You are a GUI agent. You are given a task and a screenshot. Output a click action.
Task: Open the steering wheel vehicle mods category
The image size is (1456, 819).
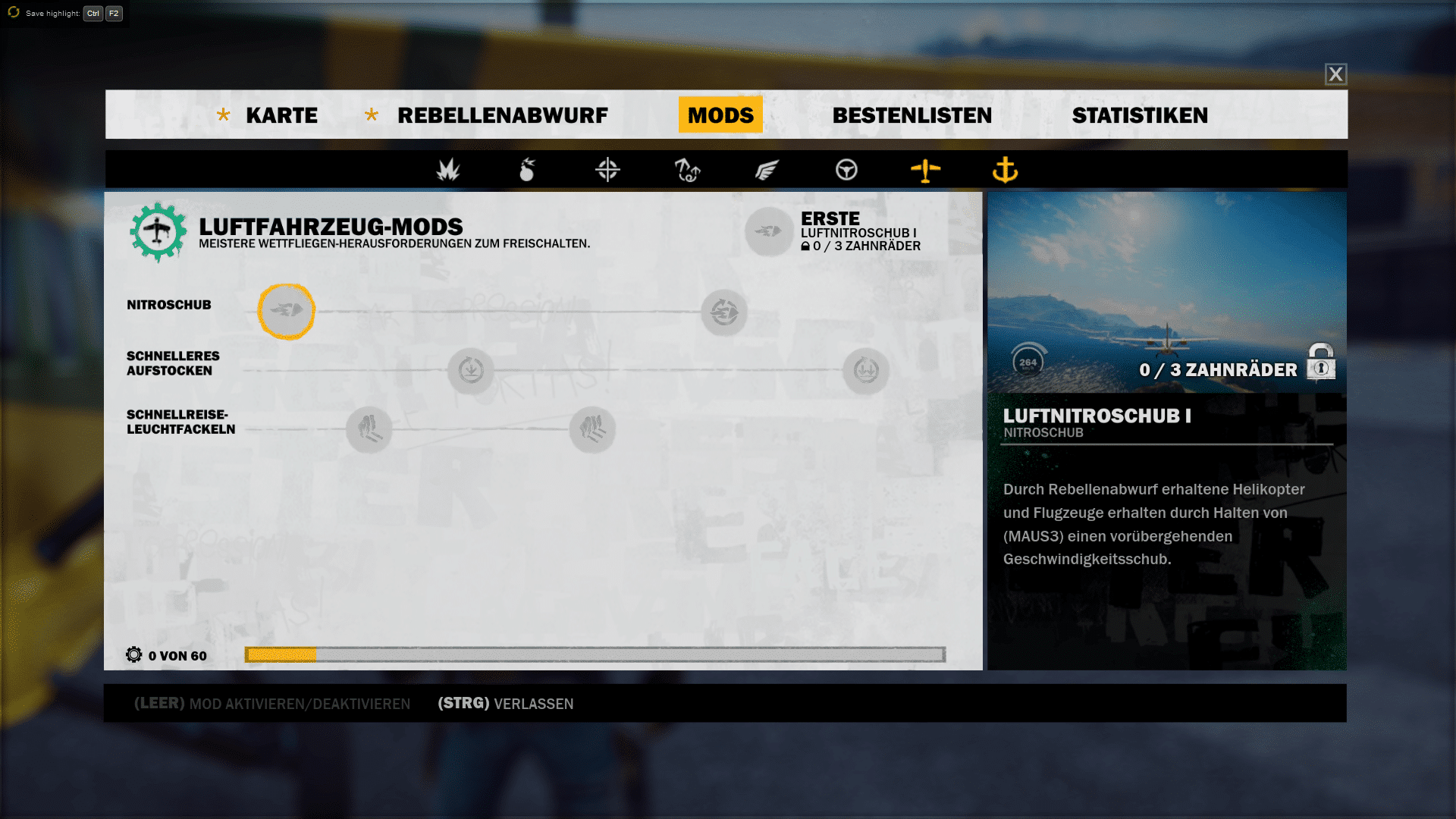pyautogui.click(x=846, y=170)
